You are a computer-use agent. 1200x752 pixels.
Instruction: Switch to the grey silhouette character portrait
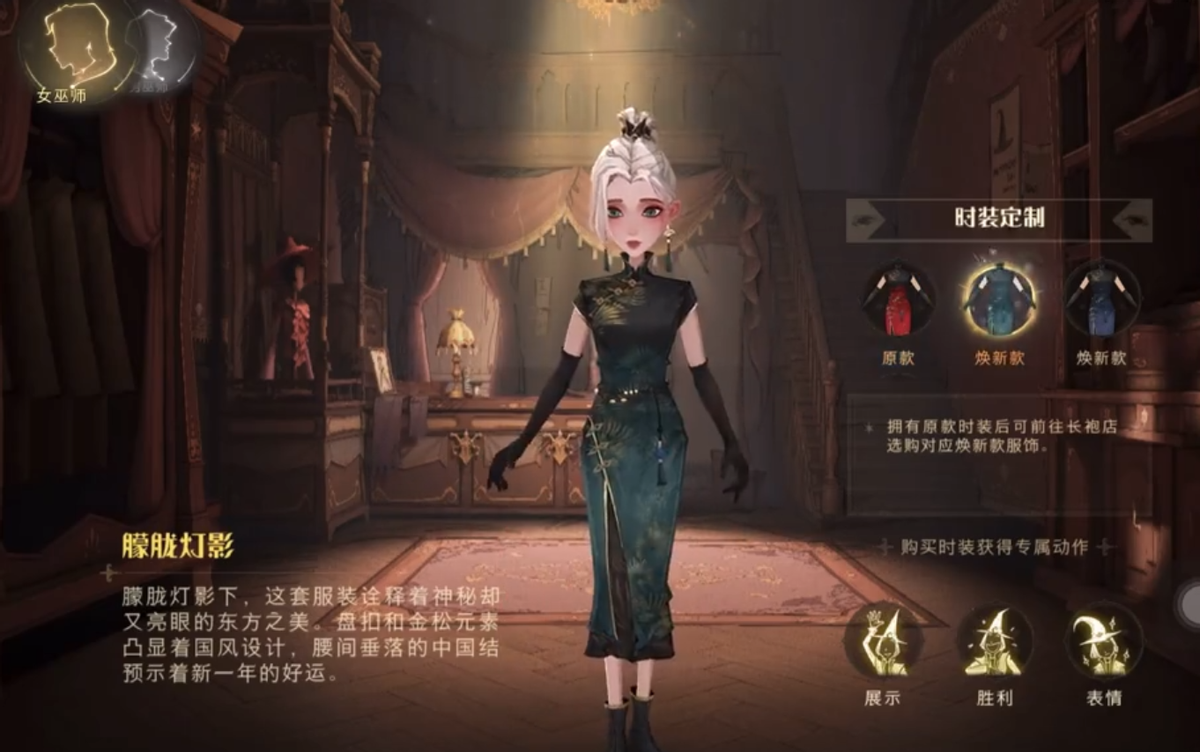pos(157,45)
